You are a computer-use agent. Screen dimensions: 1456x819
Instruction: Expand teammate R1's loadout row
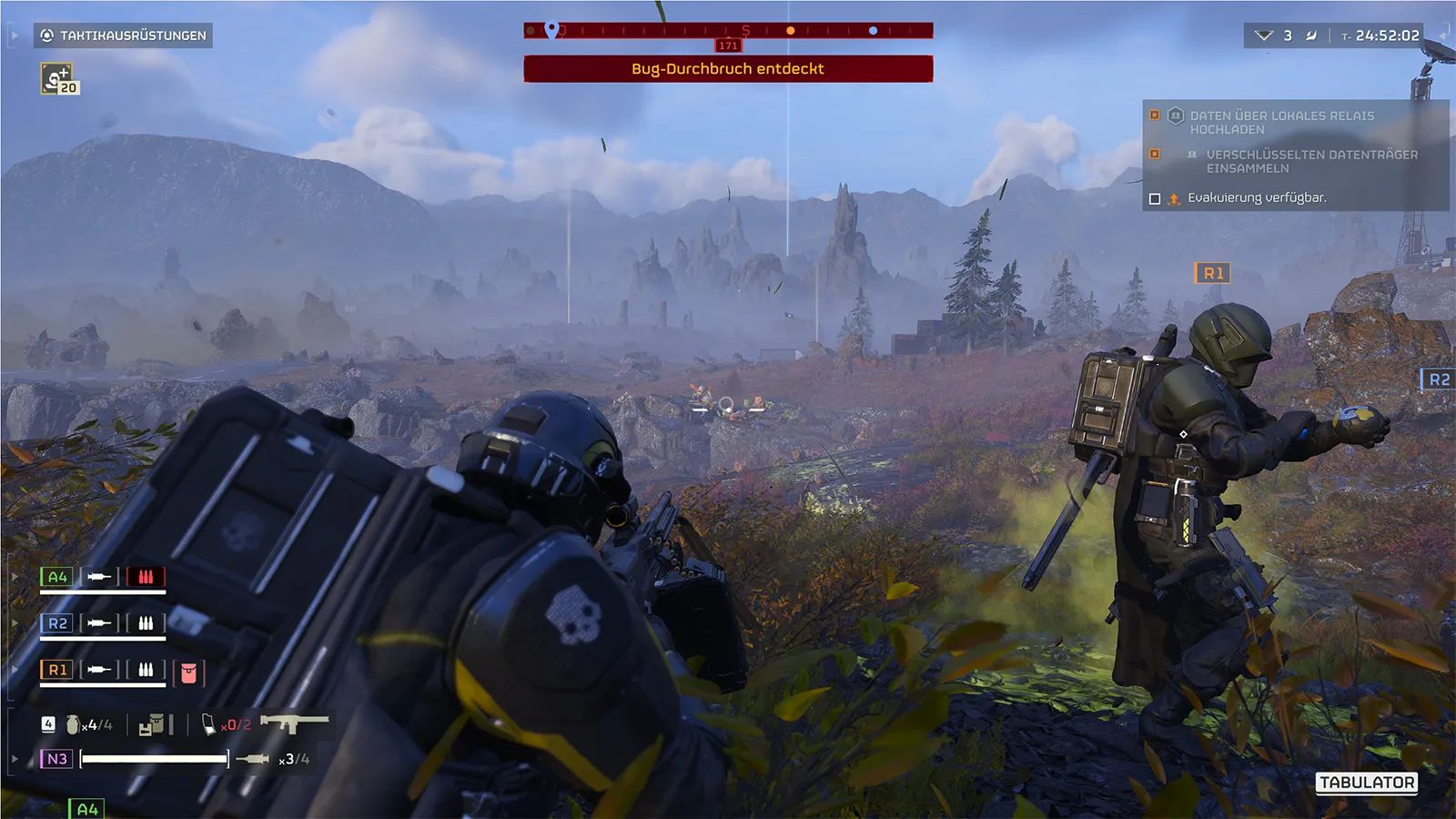click(x=13, y=668)
